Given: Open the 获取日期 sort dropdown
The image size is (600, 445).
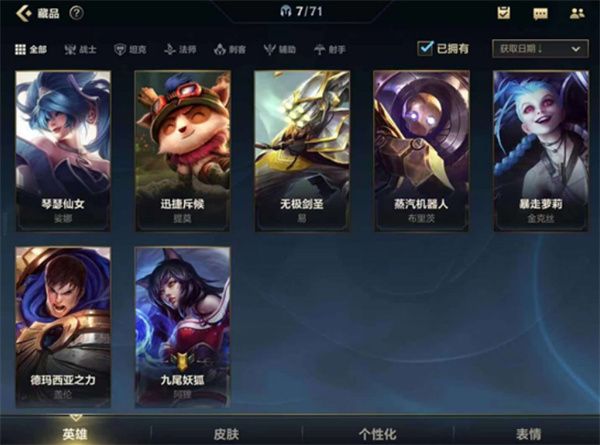Looking at the screenshot, I should [x=540, y=48].
